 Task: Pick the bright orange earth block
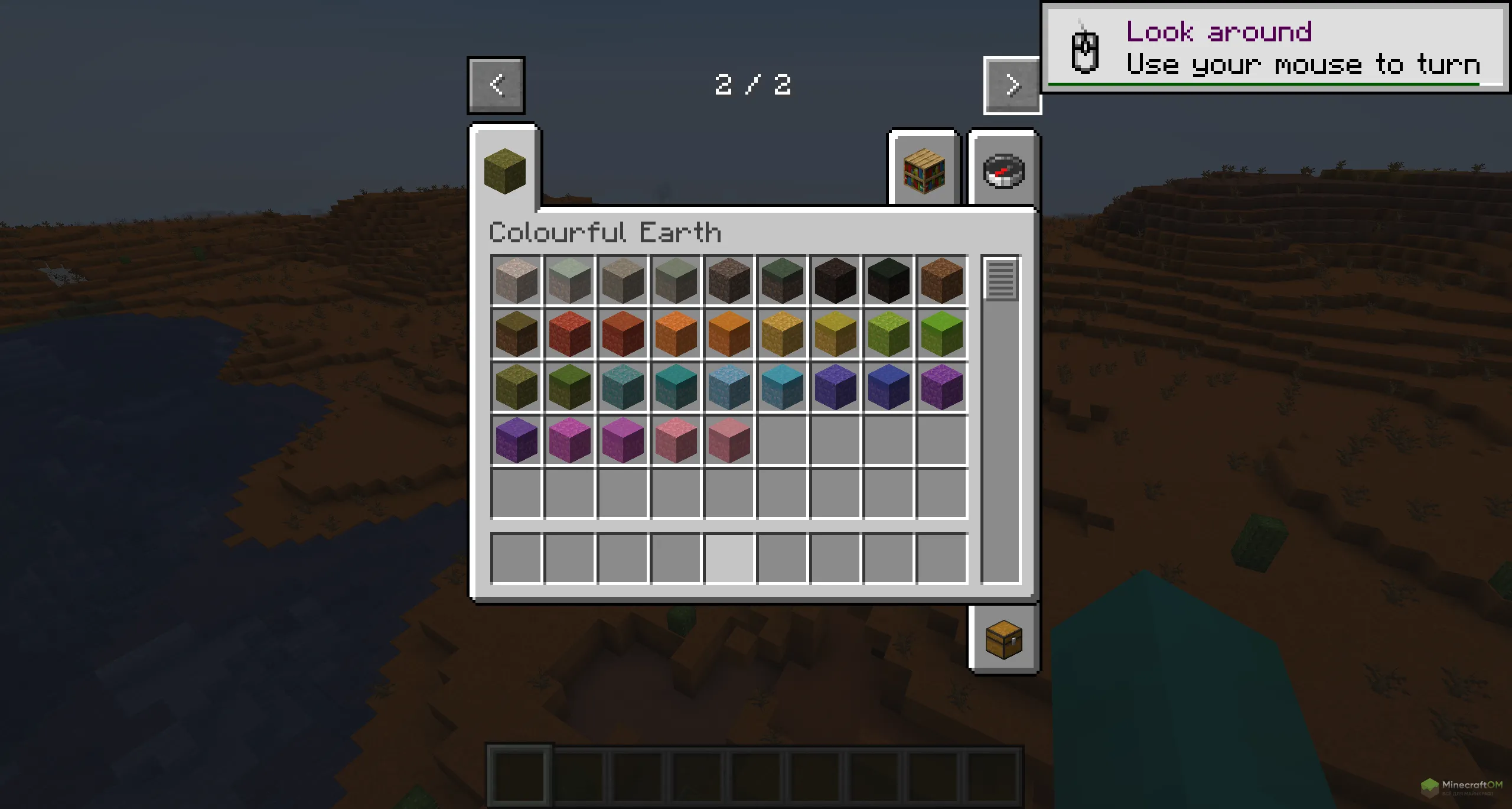(x=676, y=333)
